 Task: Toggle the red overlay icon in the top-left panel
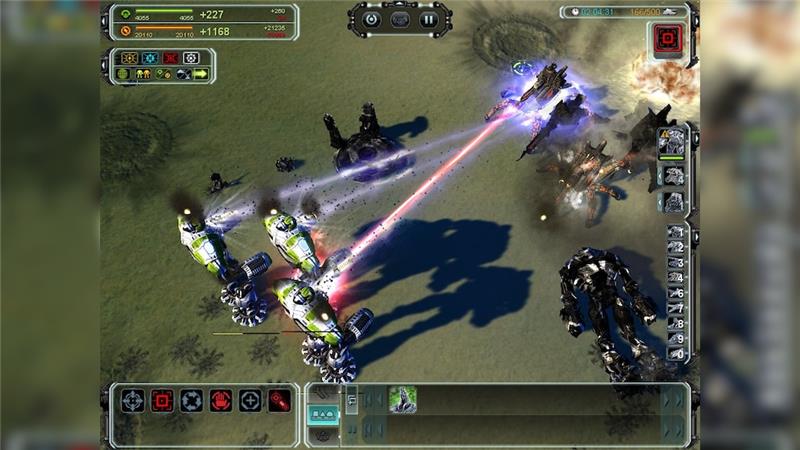(x=171, y=58)
